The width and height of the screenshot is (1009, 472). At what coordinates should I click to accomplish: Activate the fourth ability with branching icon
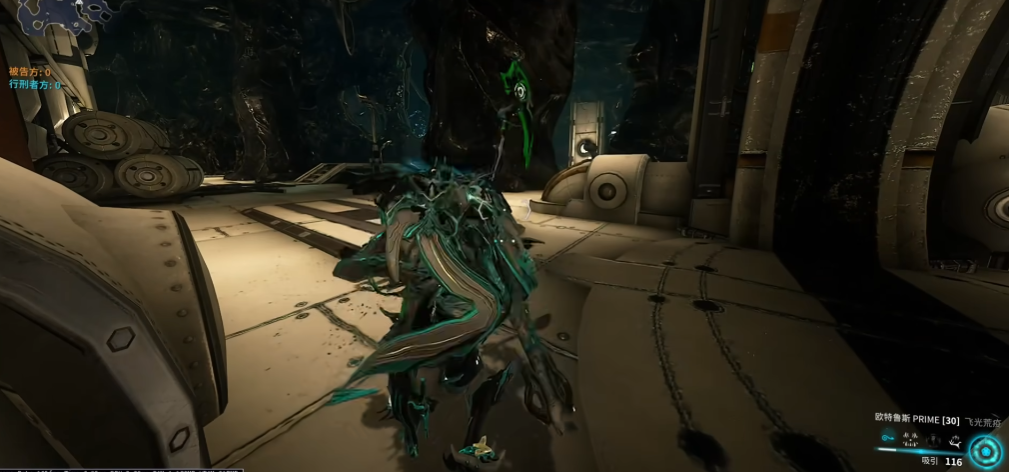pos(956,442)
